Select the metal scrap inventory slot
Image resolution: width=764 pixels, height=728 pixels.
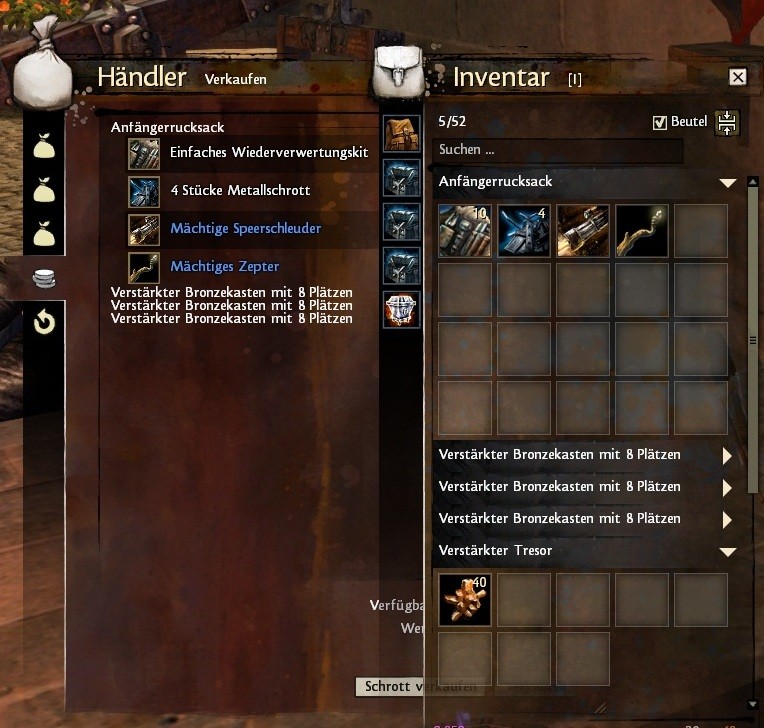[524, 231]
